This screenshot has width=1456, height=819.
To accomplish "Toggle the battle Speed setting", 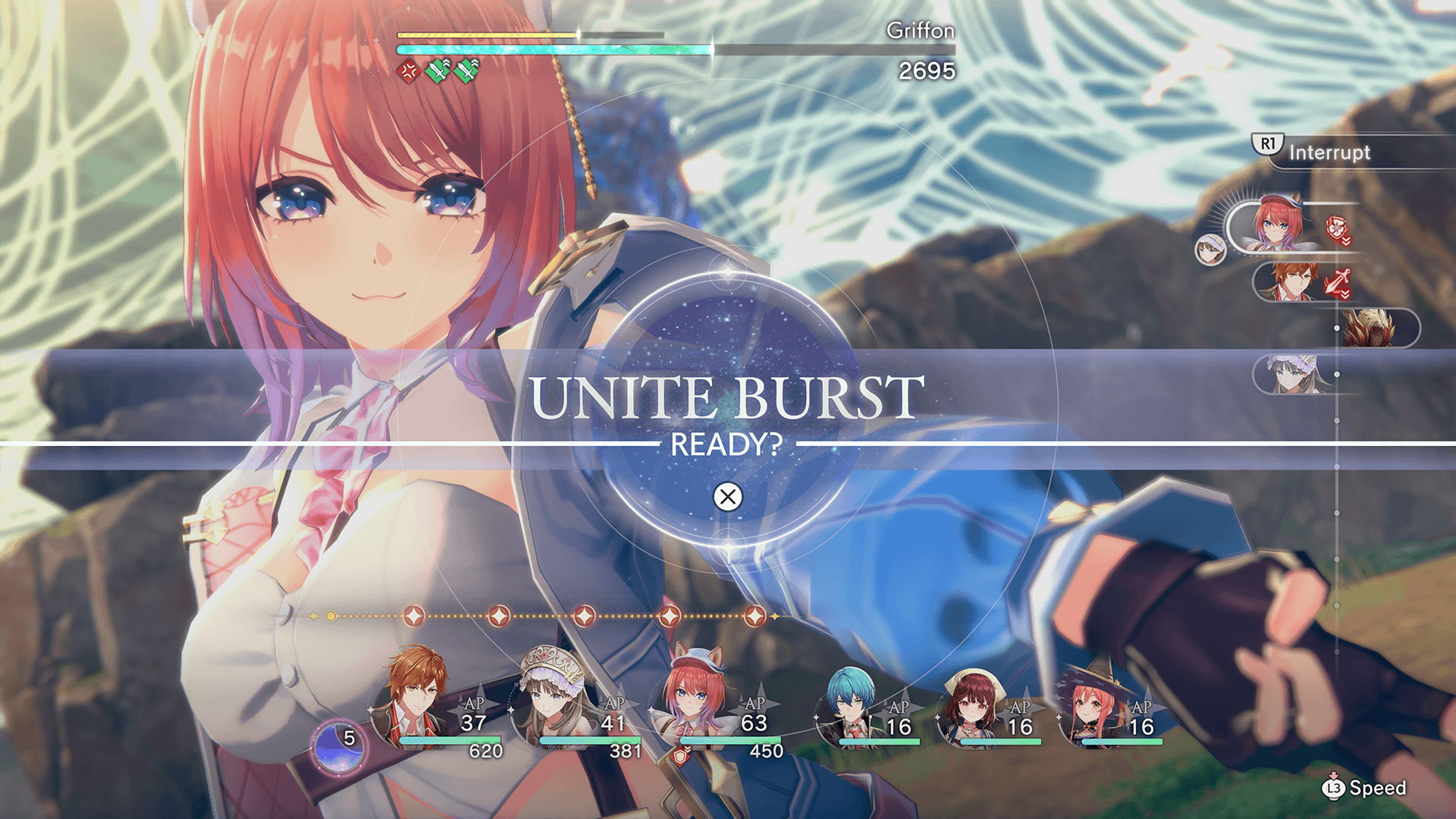I will point(1364,788).
